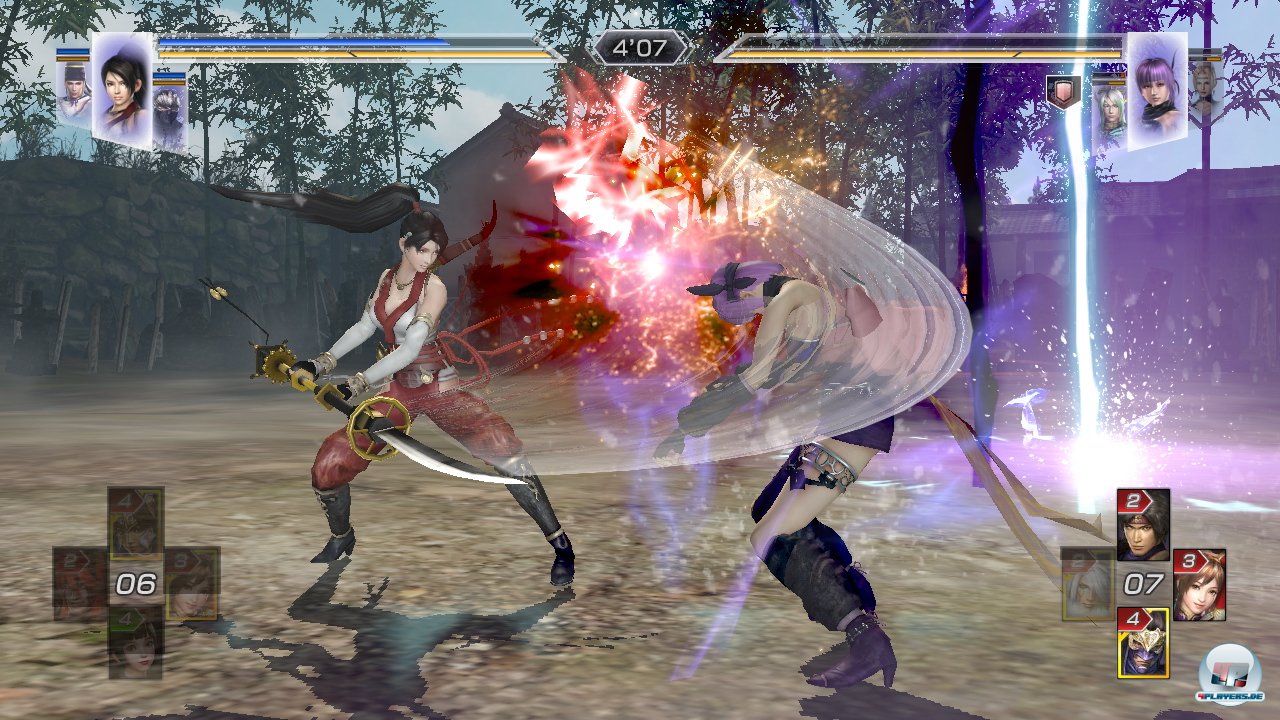The image size is (1280, 720).
Task: Select the small teammate portrait left of the main avatar
Action: (x=72, y=95)
